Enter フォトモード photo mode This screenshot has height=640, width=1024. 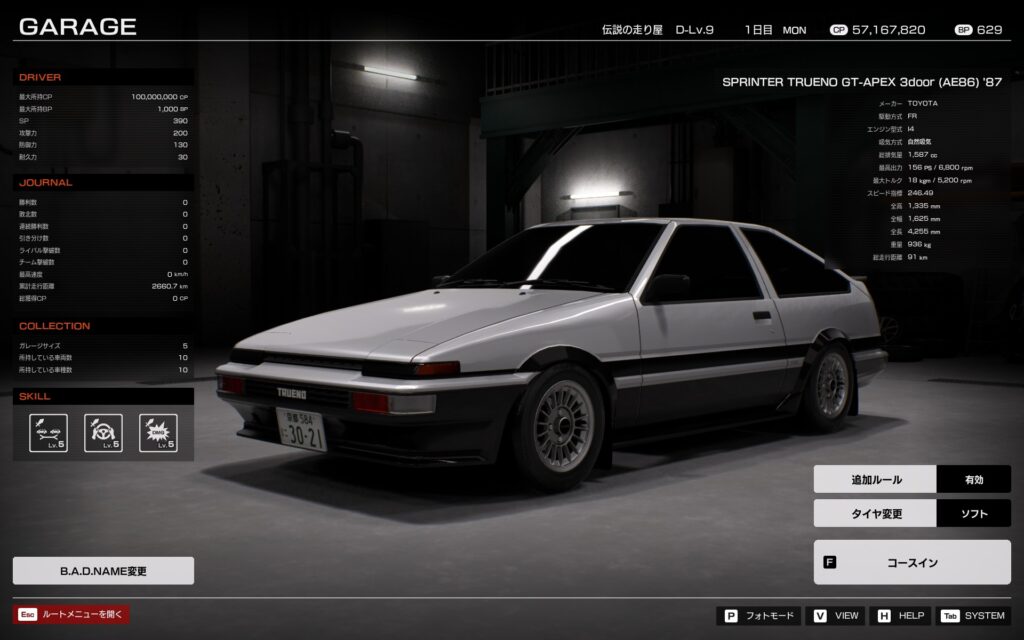click(759, 616)
